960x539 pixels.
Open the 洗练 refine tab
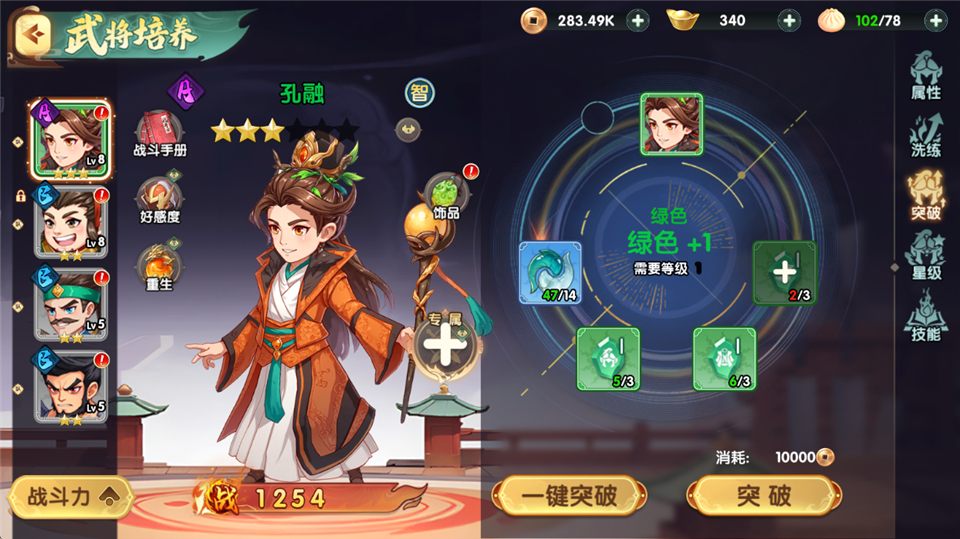(925, 135)
